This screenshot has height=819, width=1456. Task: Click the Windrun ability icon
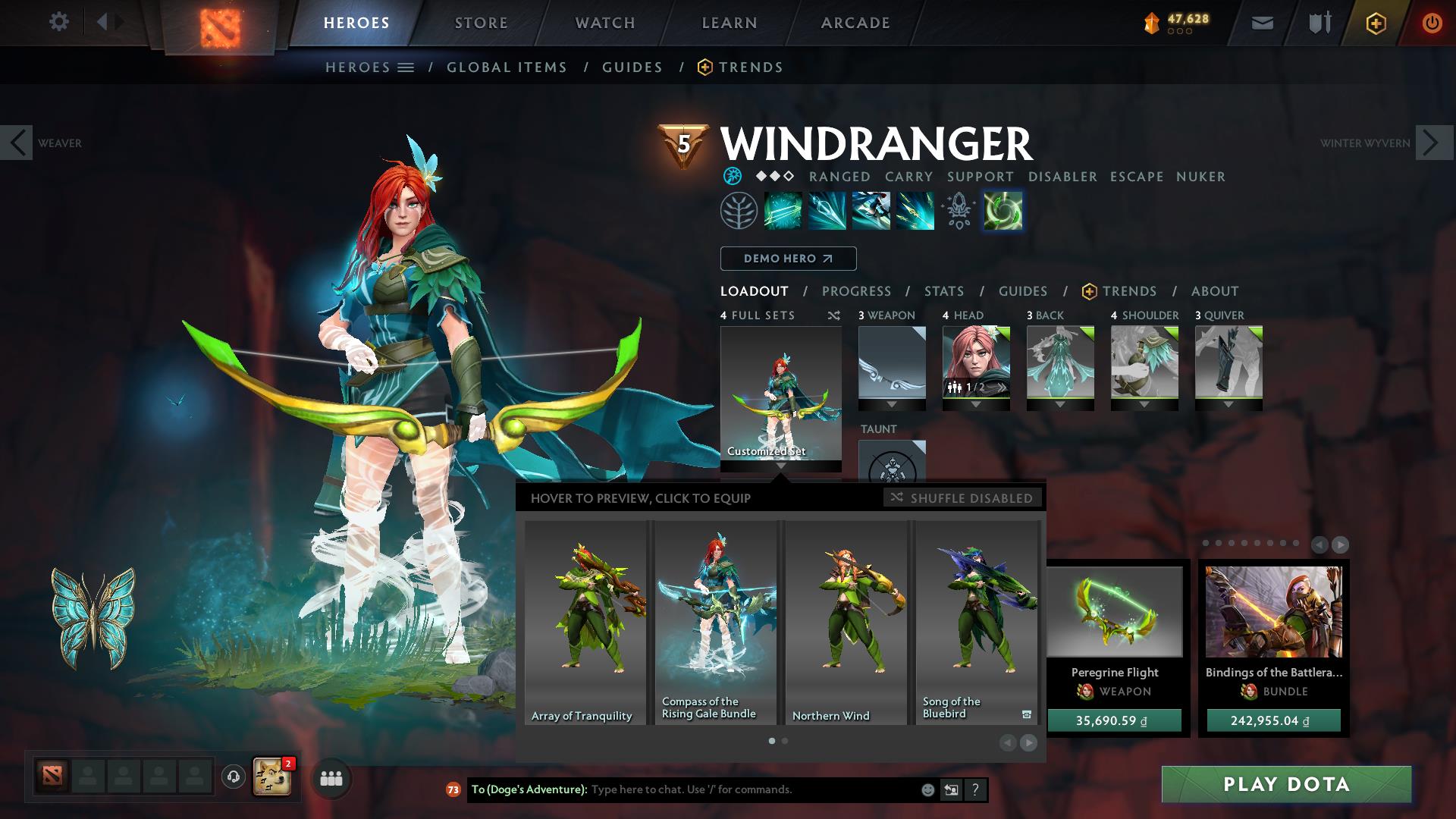click(x=870, y=212)
